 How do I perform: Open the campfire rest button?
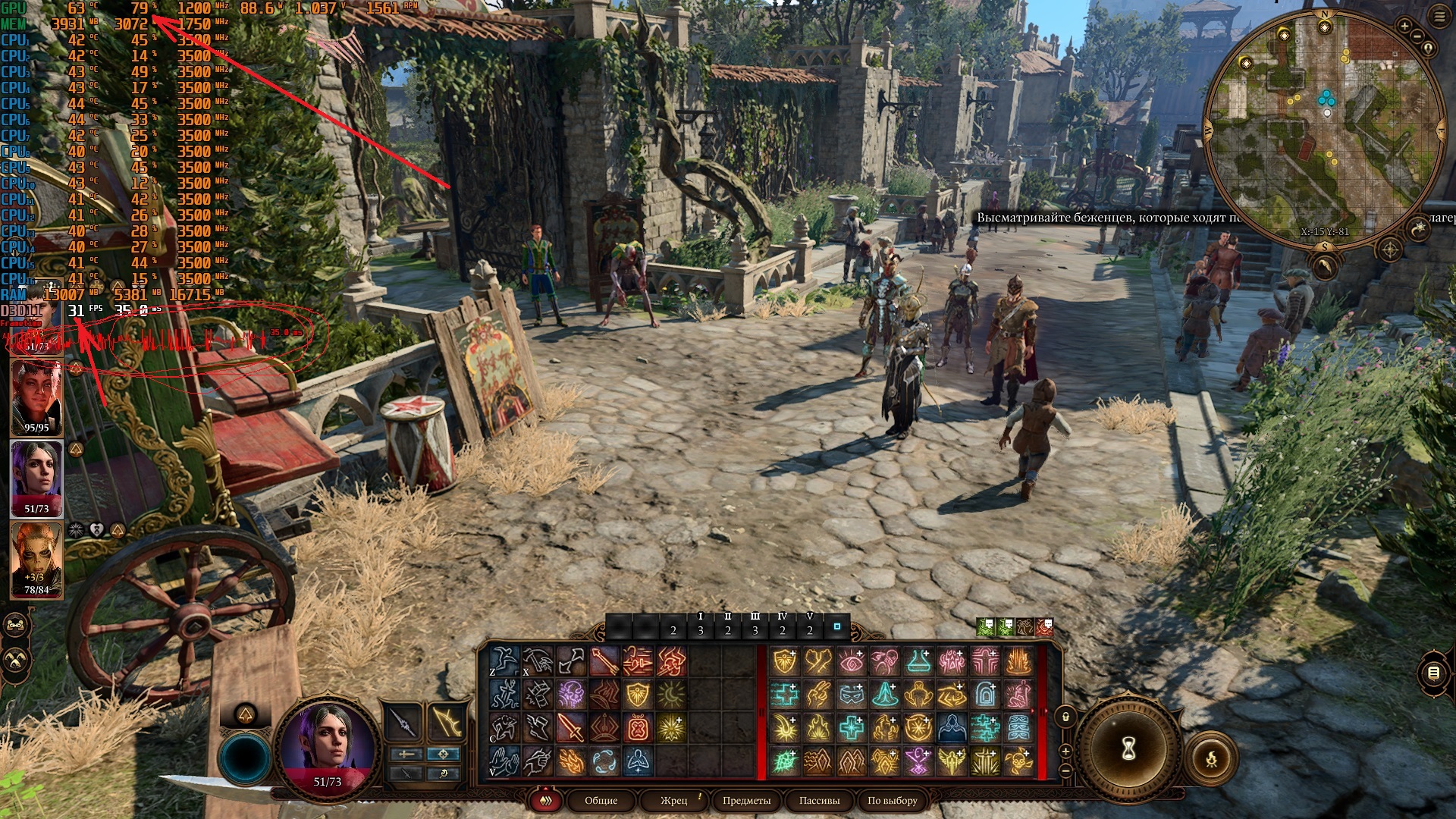tap(1211, 758)
